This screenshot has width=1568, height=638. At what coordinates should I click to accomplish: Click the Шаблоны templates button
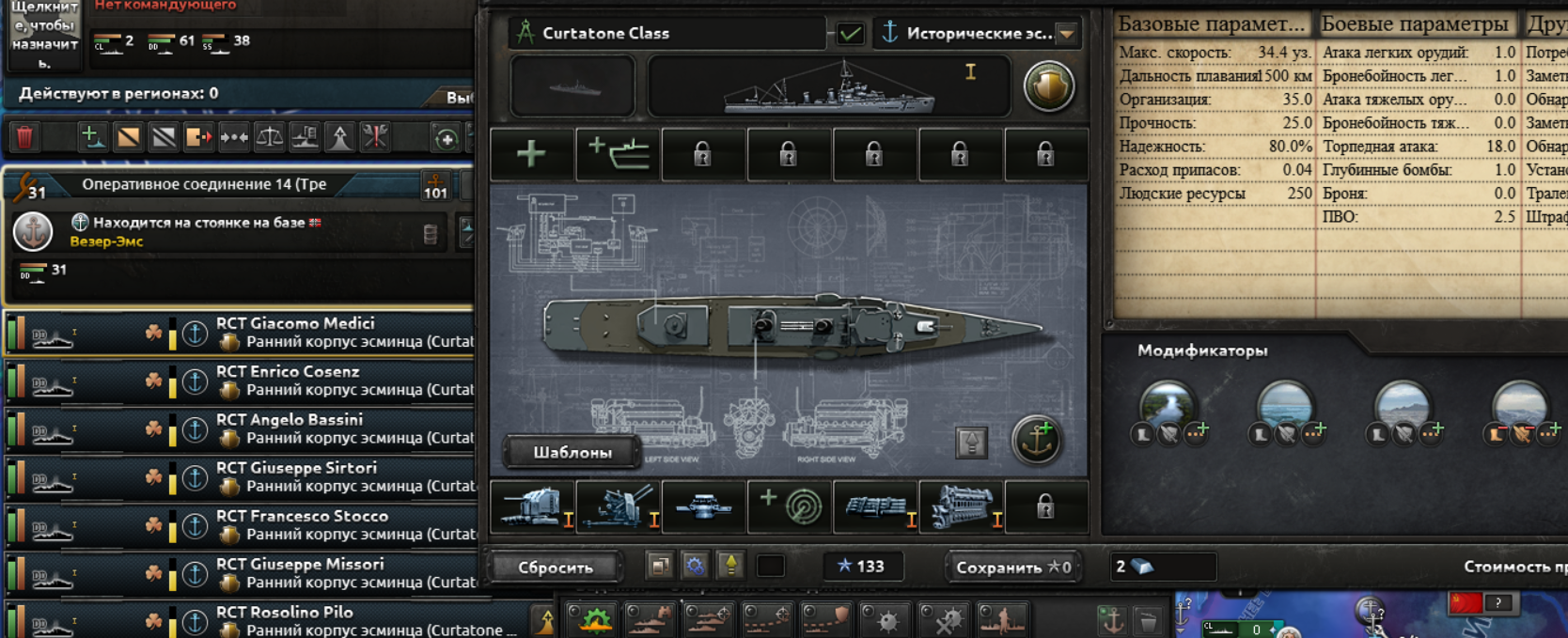click(x=572, y=452)
